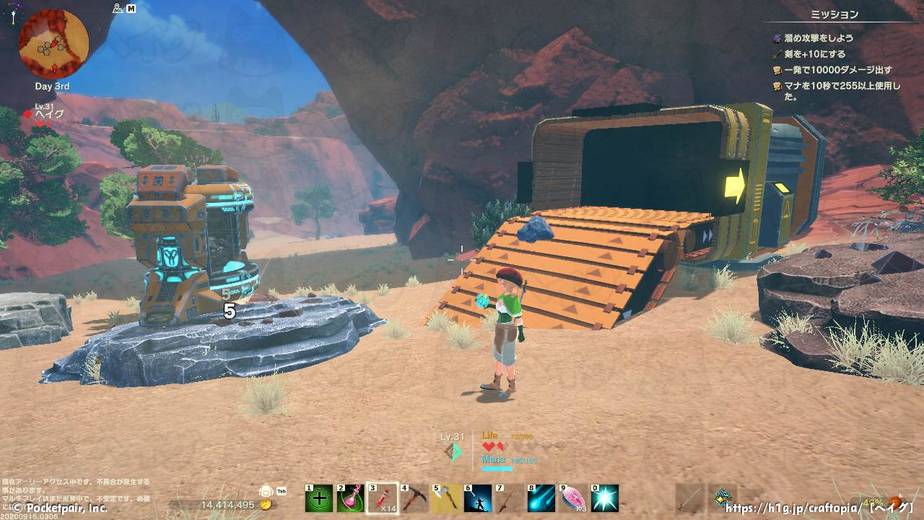Viewport: 924px width, 520px height.
Task: Equip the axe from the hotbar
Action: coord(446,497)
